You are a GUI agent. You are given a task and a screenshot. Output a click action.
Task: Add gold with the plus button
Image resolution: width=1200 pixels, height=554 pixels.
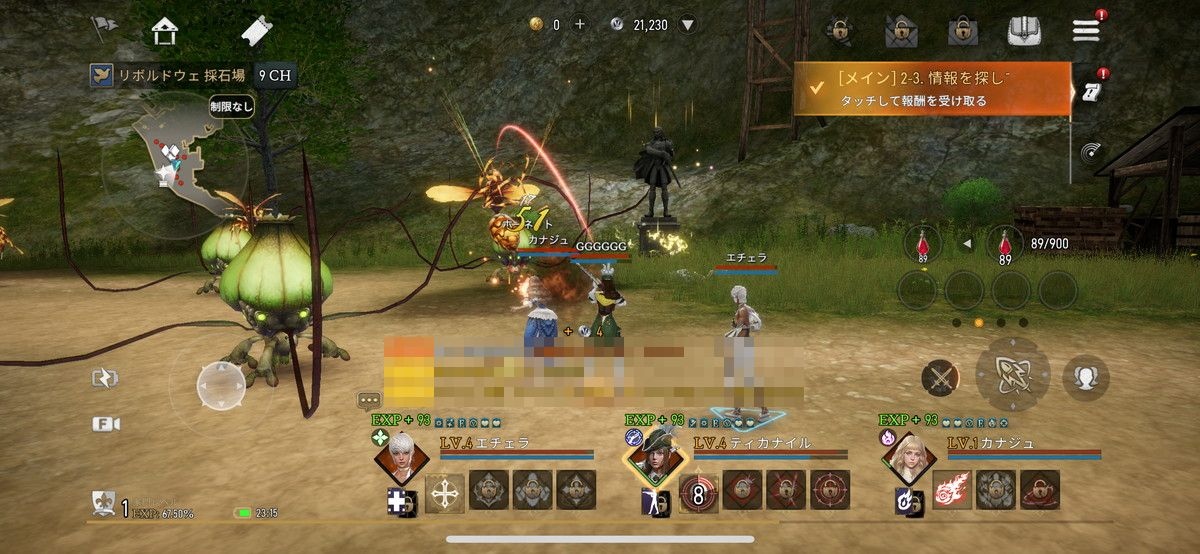click(579, 24)
